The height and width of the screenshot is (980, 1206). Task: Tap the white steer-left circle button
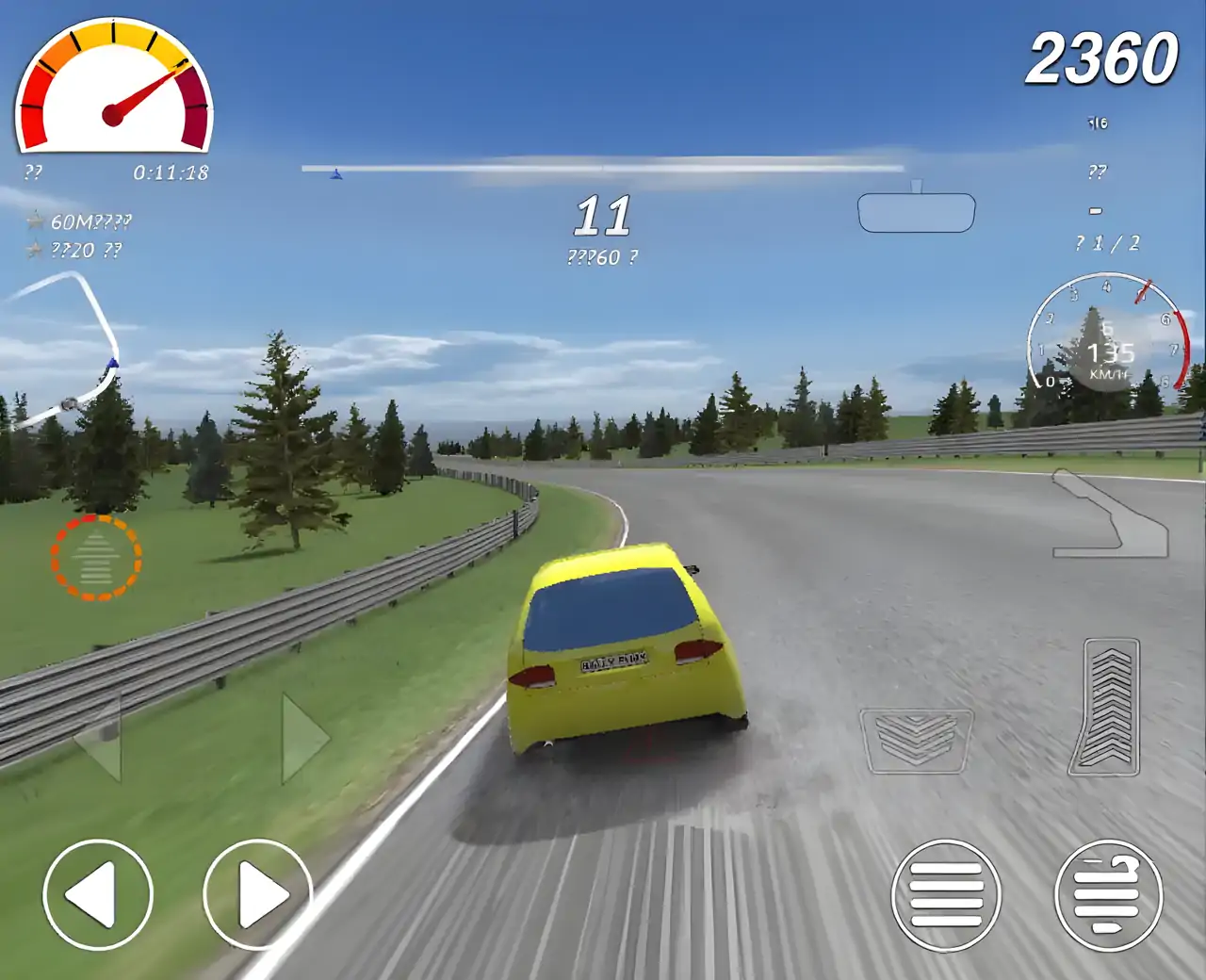tap(98, 893)
